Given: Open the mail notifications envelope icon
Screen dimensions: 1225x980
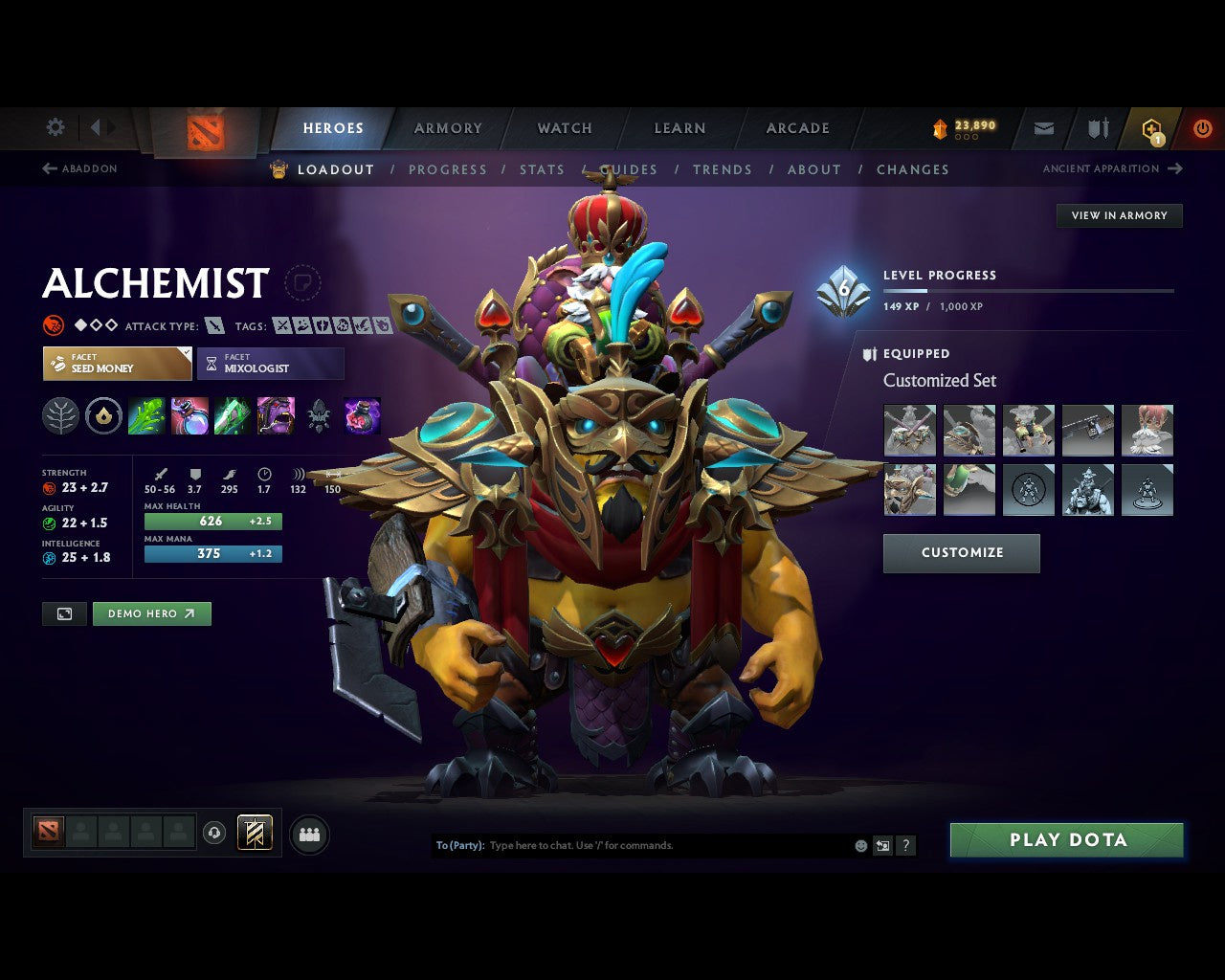Looking at the screenshot, I should click(1043, 127).
